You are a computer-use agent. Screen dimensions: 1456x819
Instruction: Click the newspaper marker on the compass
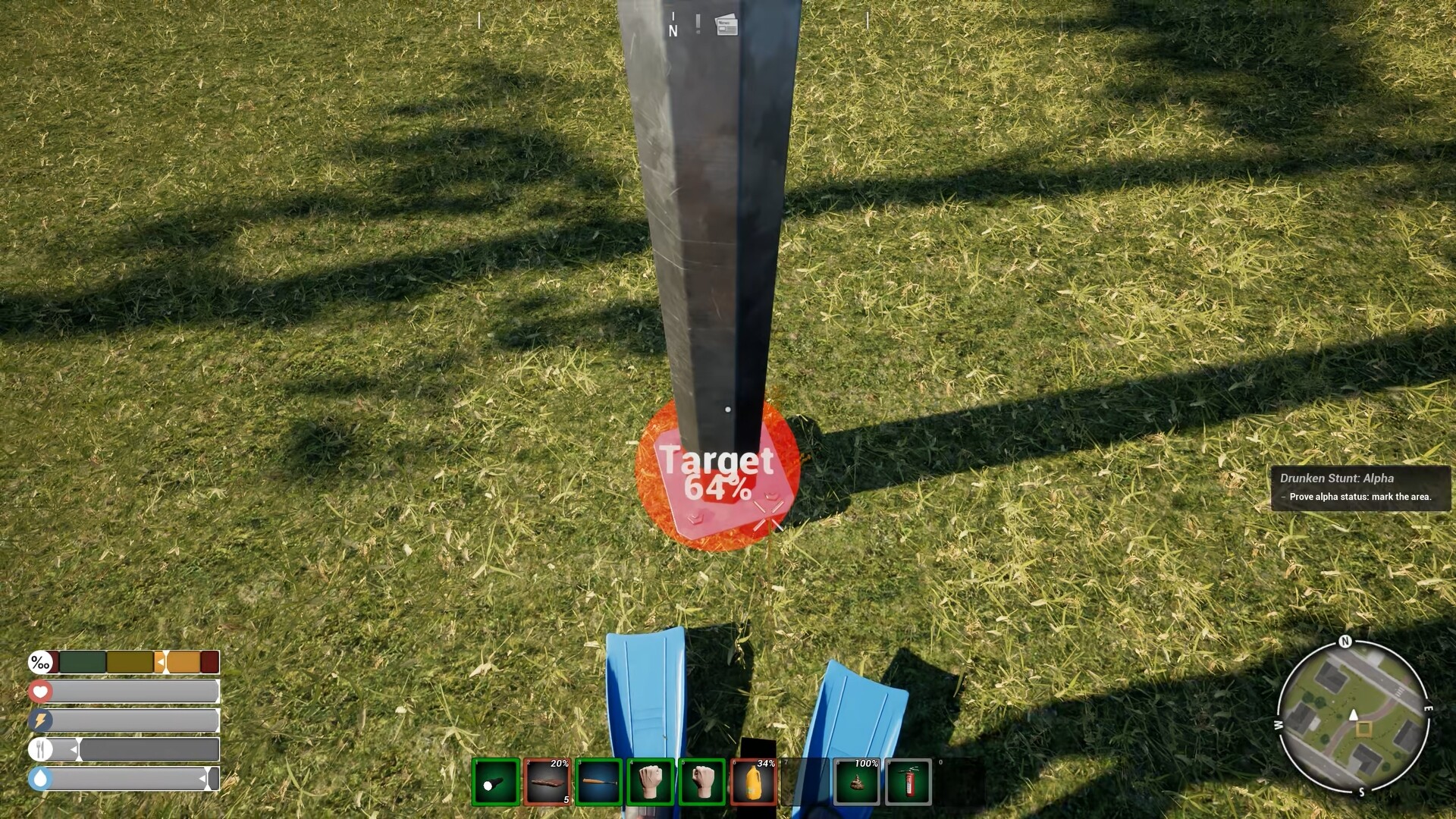[726, 26]
